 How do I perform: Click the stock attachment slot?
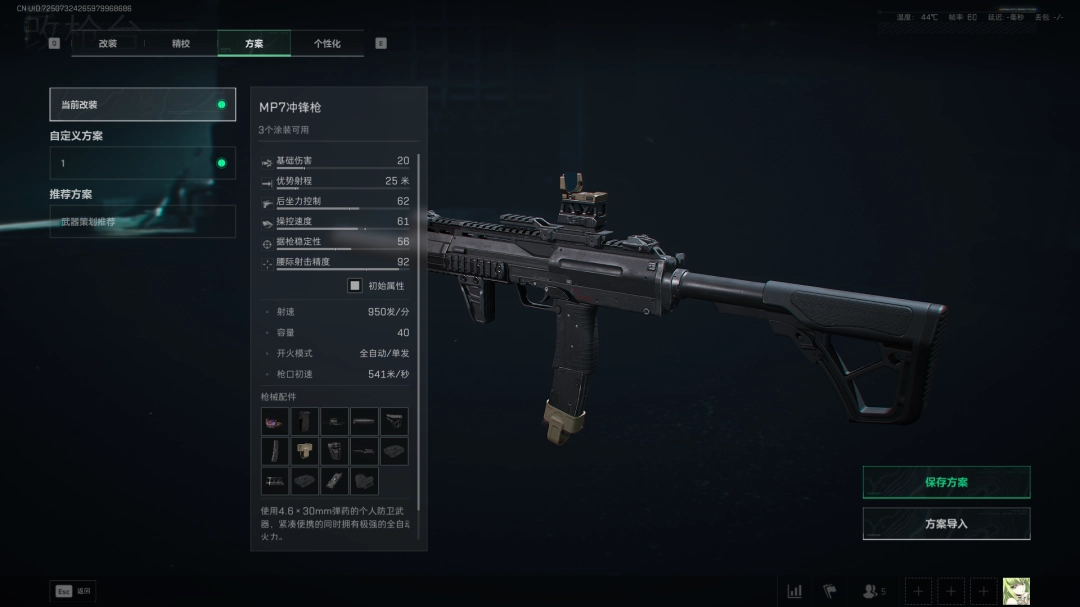tap(395, 421)
